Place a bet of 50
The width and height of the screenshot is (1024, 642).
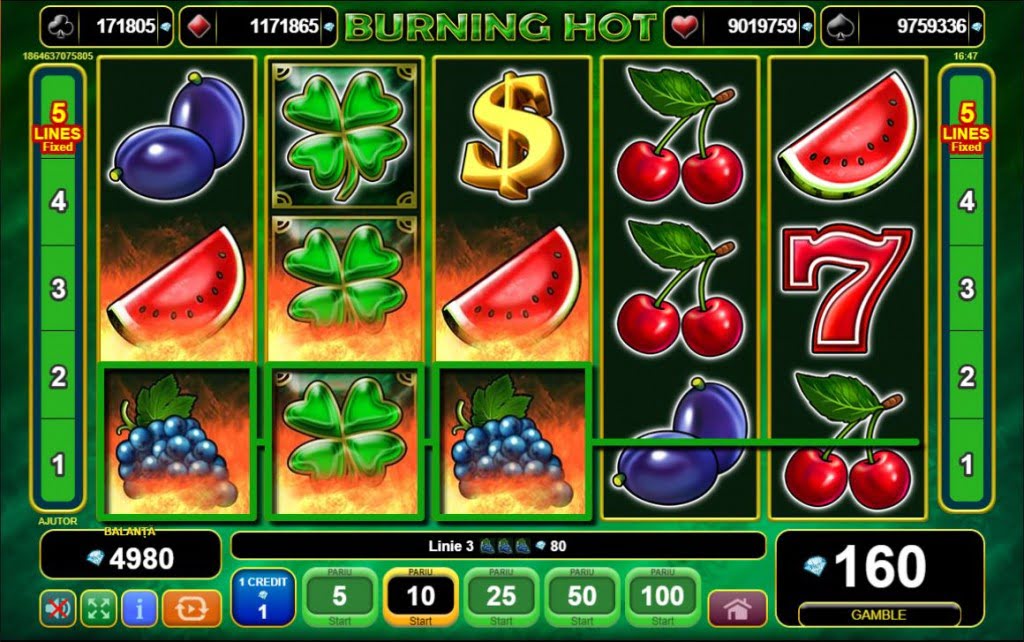coord(582,598)
